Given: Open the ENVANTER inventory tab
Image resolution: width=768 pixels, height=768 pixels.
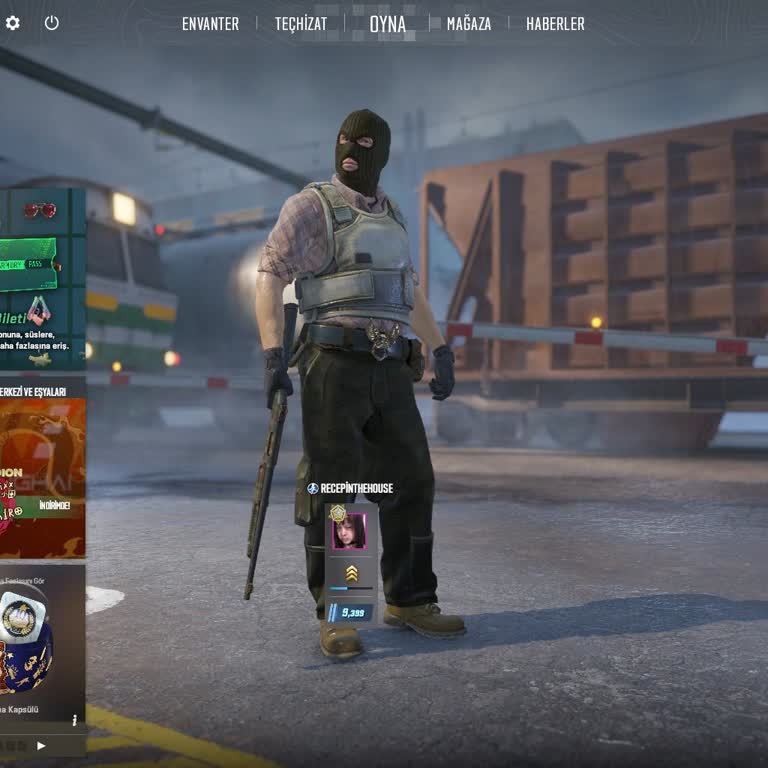Looking at the screenshot, I should pyautogui.click(x=210, y=24).
